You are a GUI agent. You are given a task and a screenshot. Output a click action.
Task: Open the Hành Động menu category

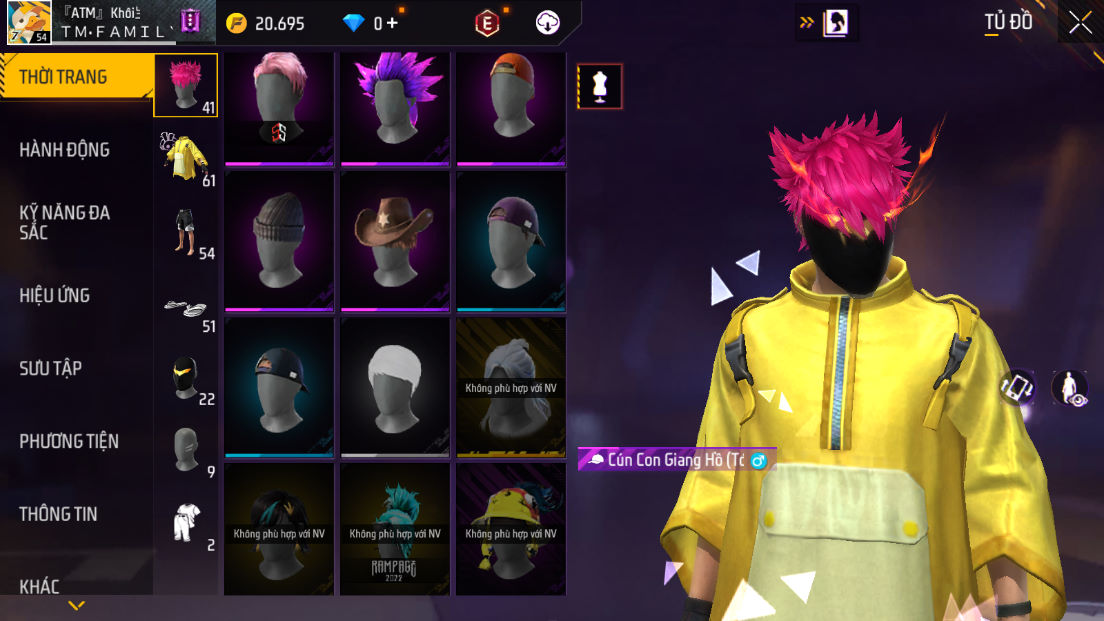pyautogui.click(x=65, y=150)
